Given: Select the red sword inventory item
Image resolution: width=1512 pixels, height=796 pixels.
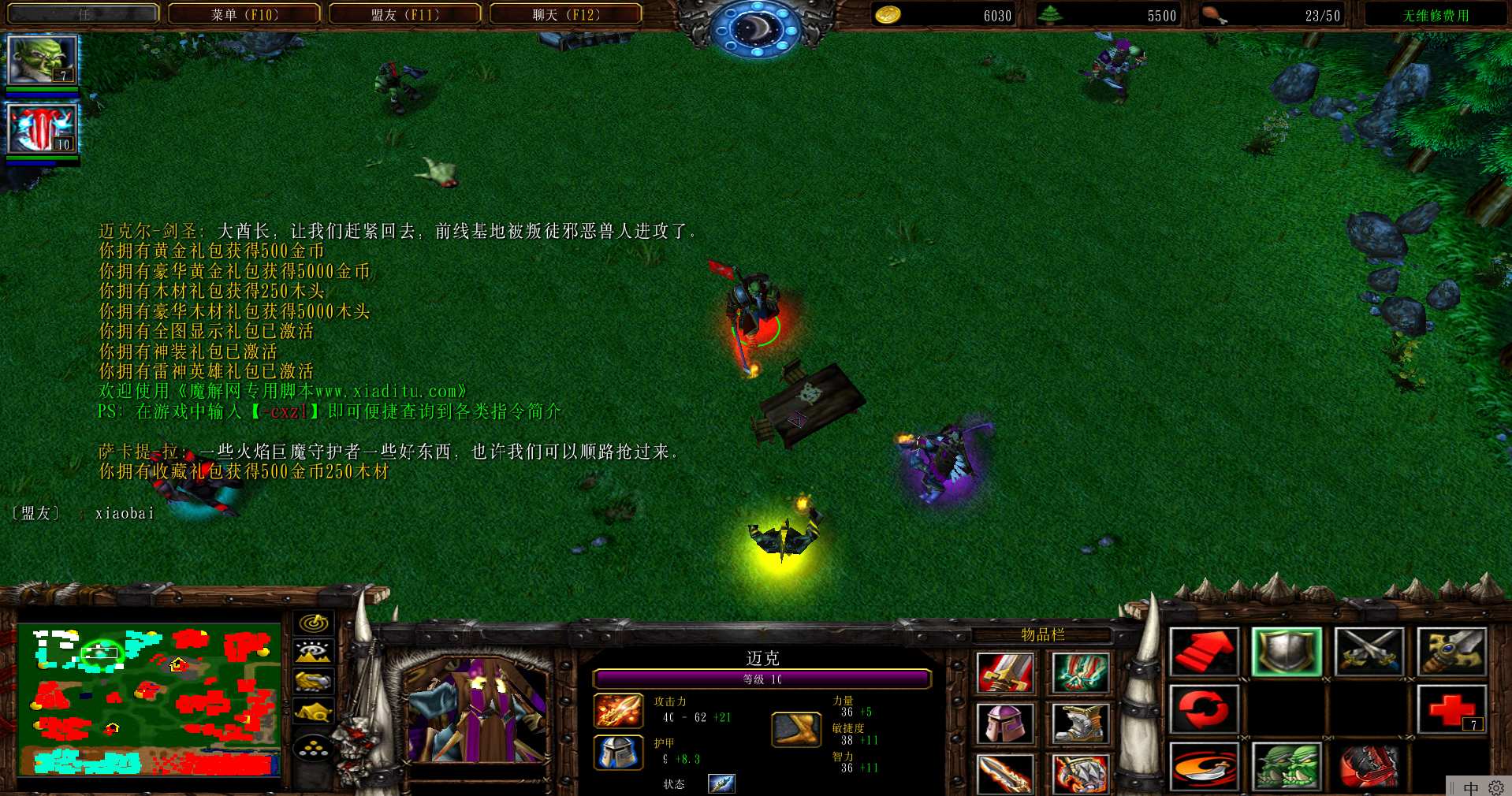Looking at the screenshot, I should click(x=1004, y=673).
